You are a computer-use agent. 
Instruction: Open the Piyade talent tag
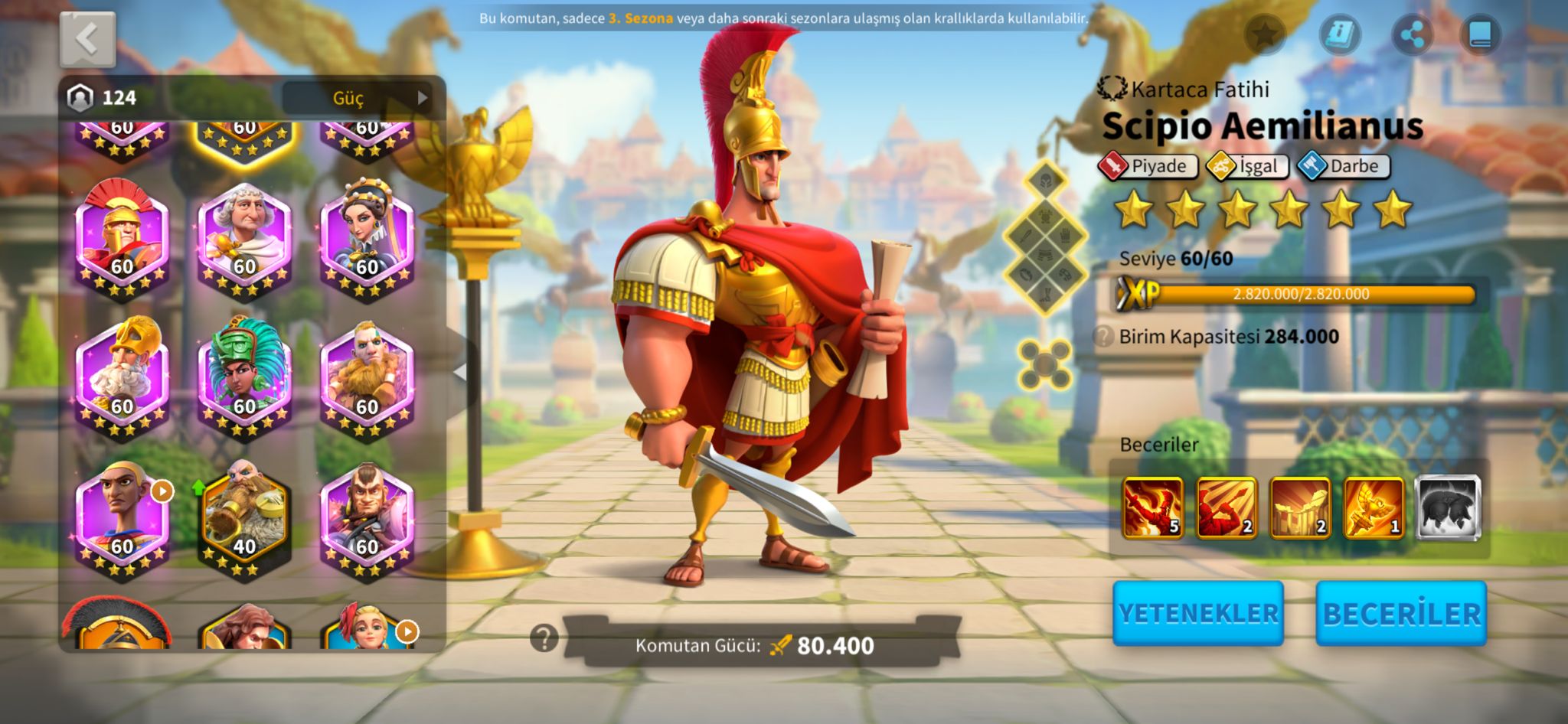1148,166
